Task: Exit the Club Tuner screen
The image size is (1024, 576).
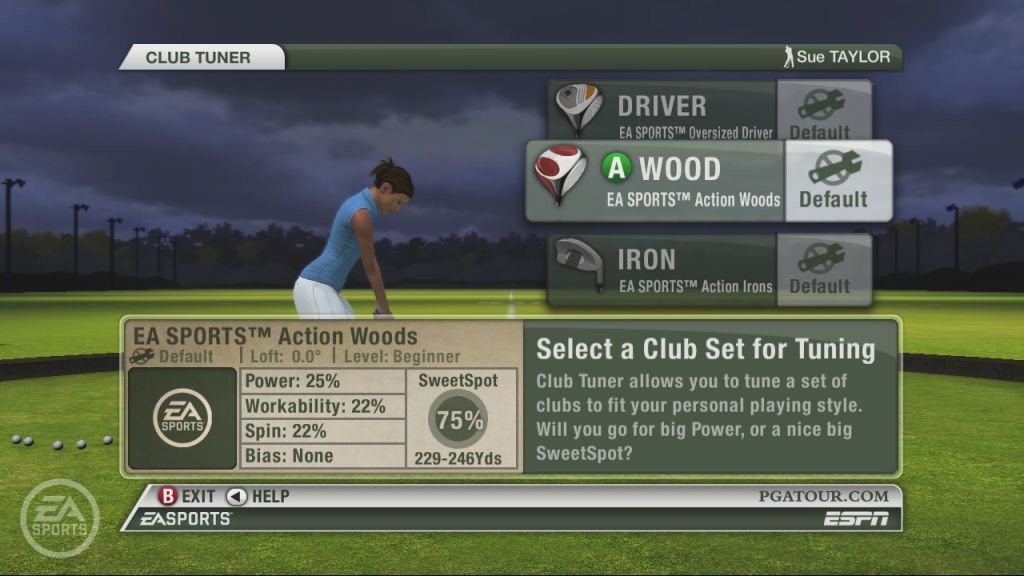Action: tap(187, 496)
